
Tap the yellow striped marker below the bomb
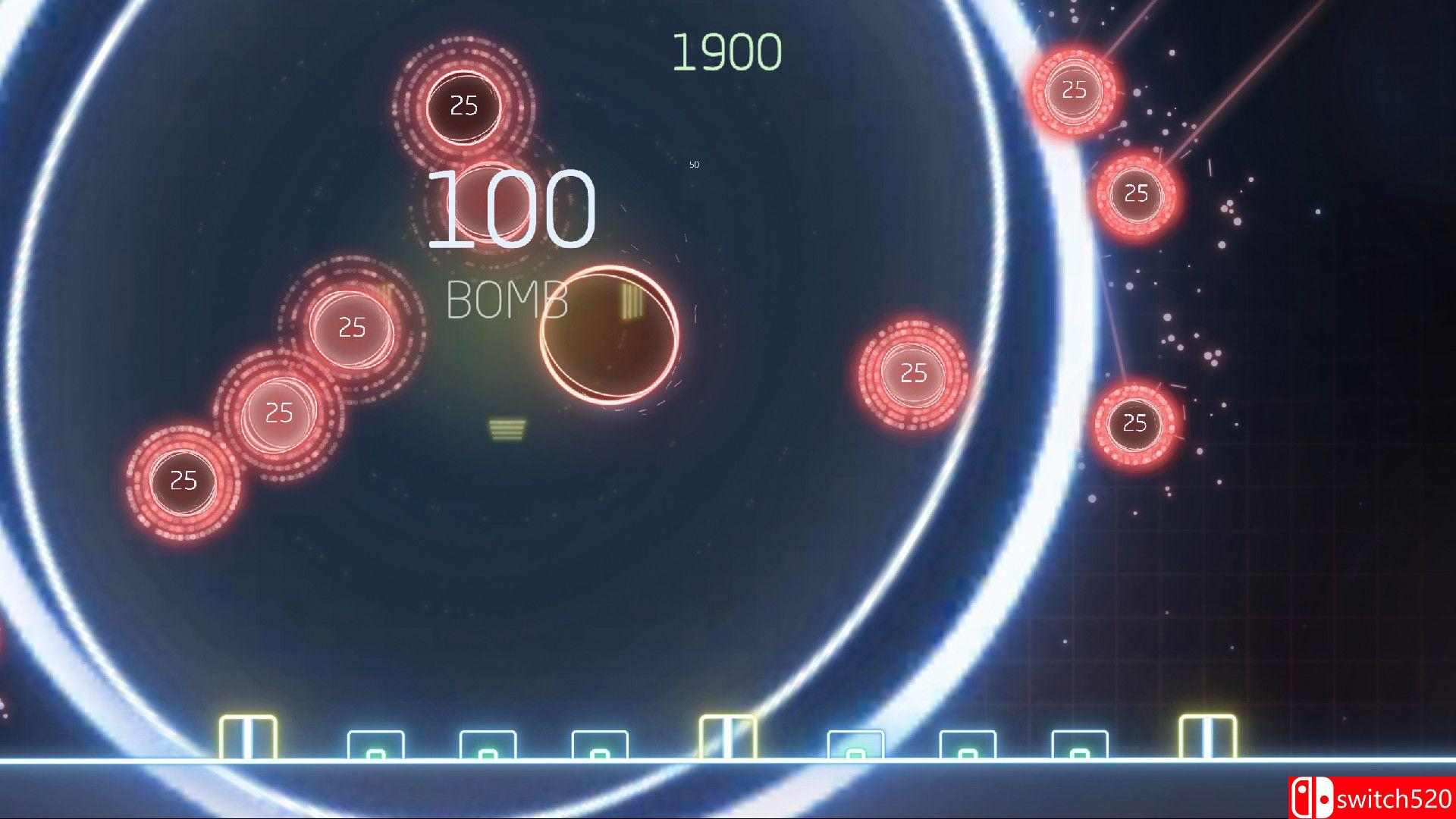point(507,430)
